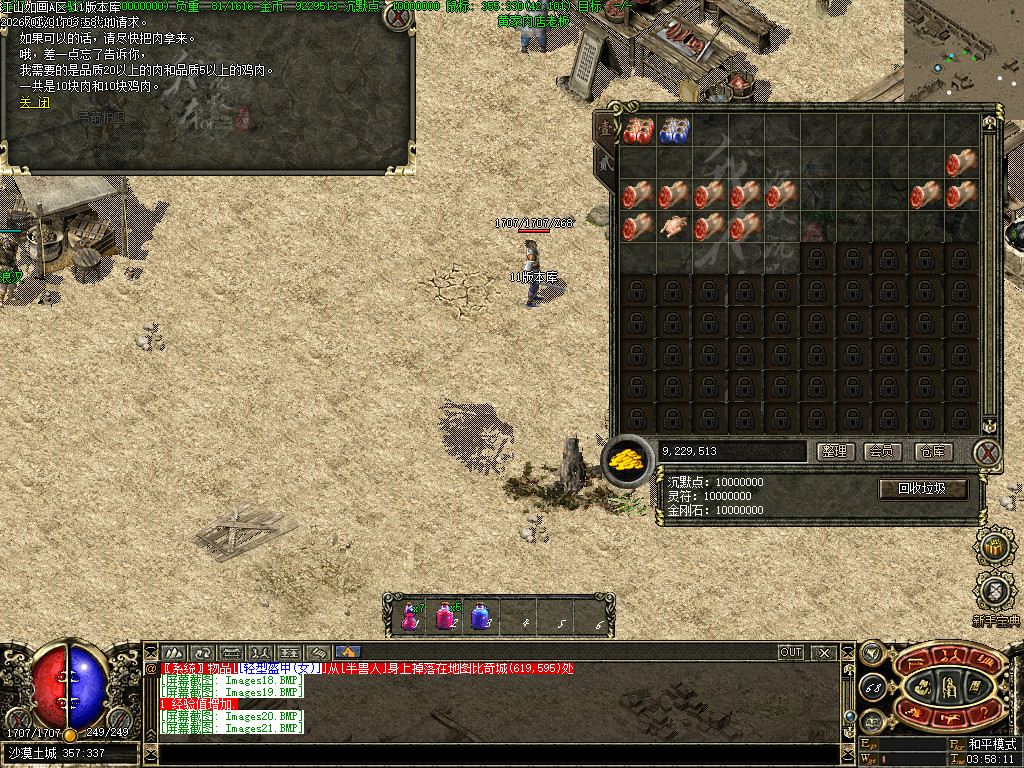Switch to bag page 贰 tab

pos(604,163)
